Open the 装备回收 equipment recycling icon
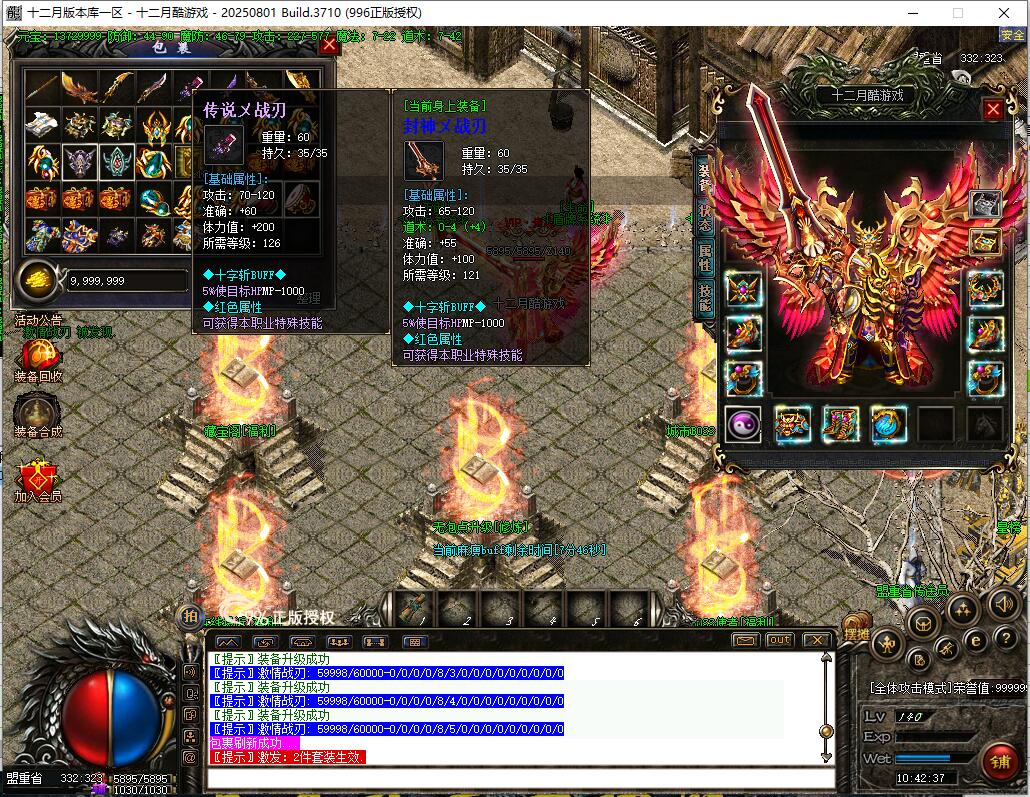 tap(38, 356)
